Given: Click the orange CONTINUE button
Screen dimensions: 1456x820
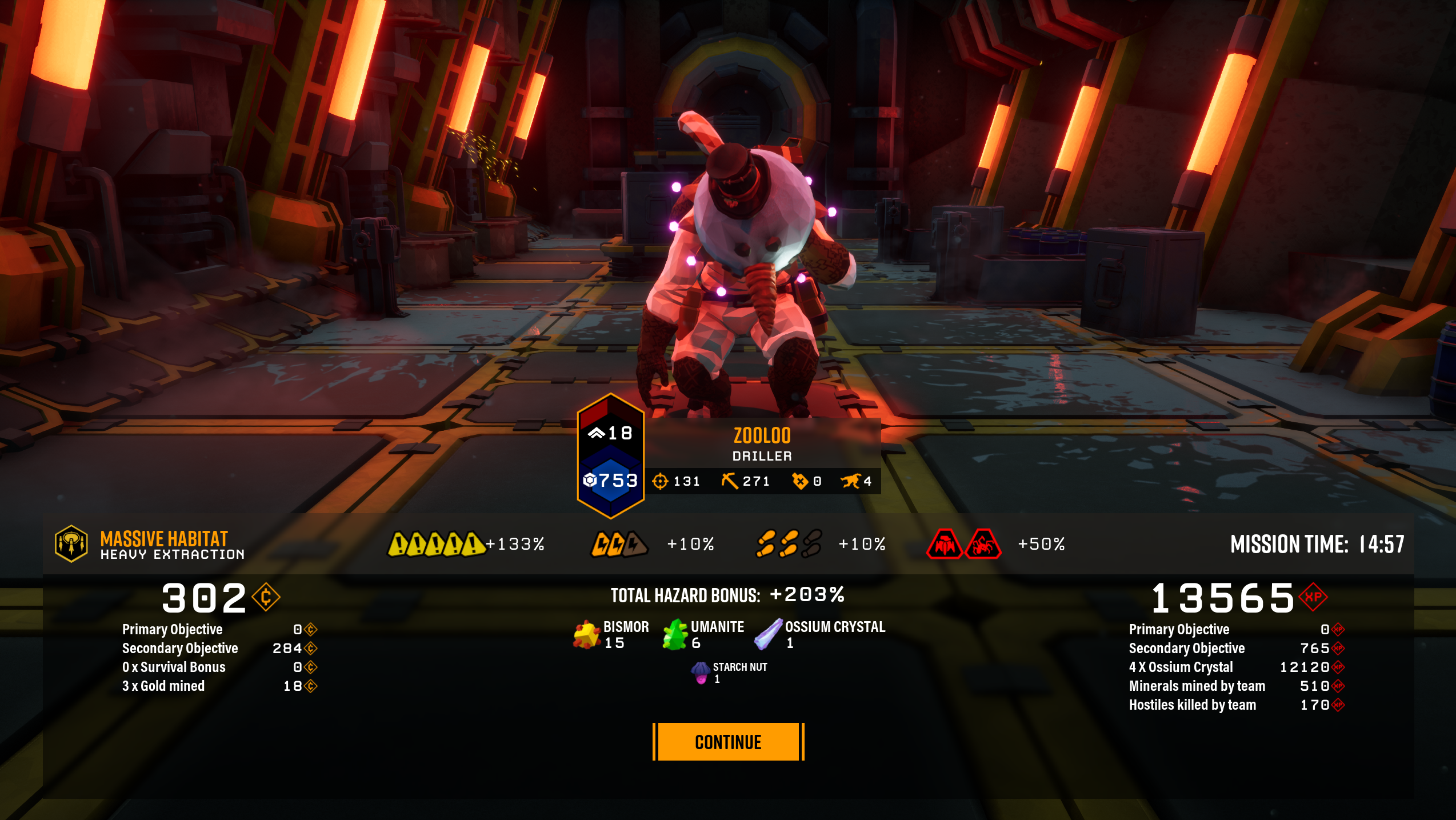Looking at the screenshot, I should click(x=728, y=742).
